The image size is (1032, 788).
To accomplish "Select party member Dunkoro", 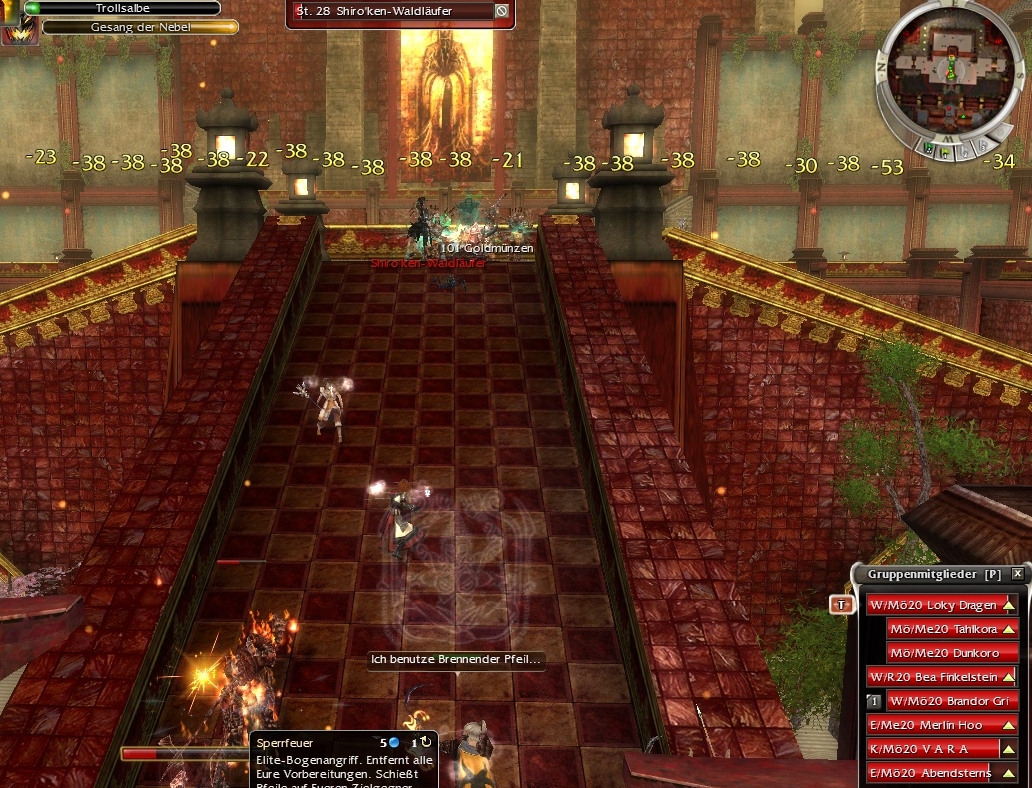I will (x=952, y=653).
